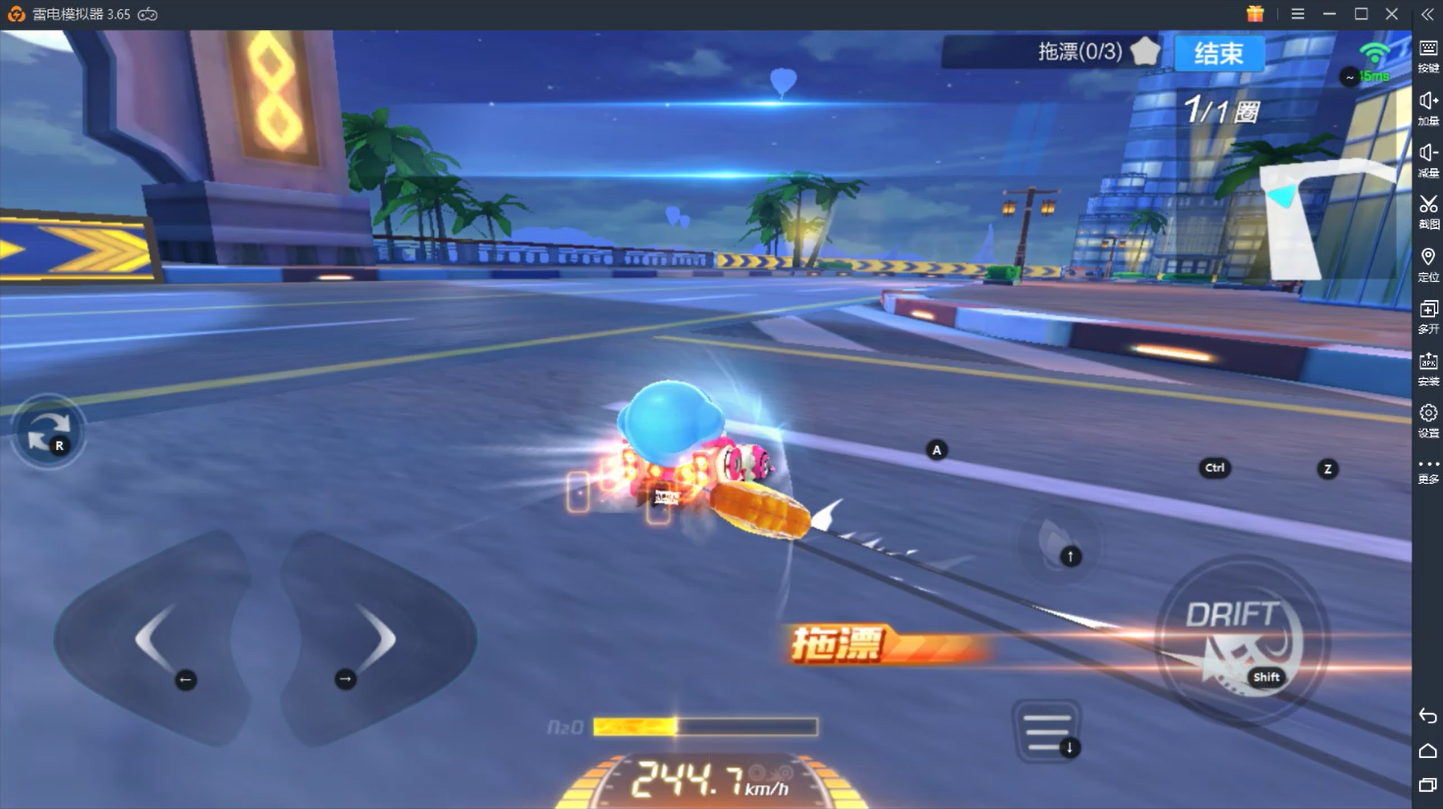Image resolution: width=1443 pixels, height=809 pixels.
Task: Click the 安装 APK install icon
Action: [1428, 360]
